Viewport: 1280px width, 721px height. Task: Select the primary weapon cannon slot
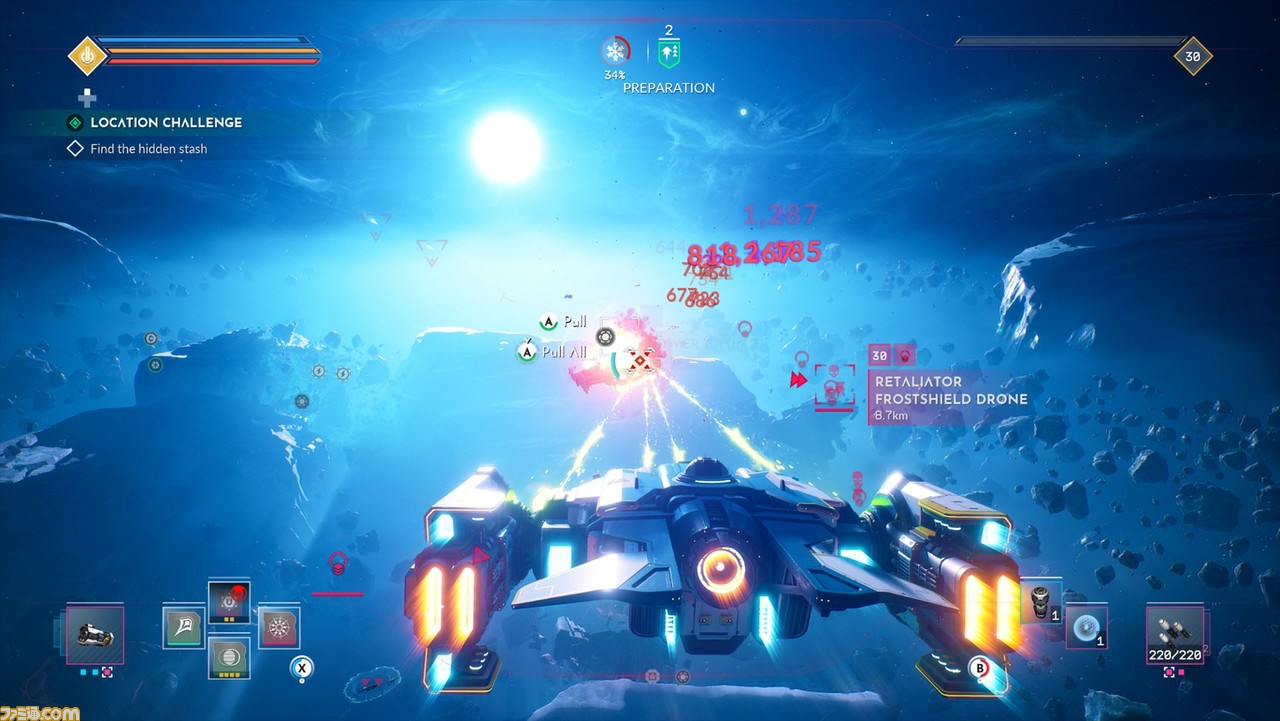[x=95, y=635]
